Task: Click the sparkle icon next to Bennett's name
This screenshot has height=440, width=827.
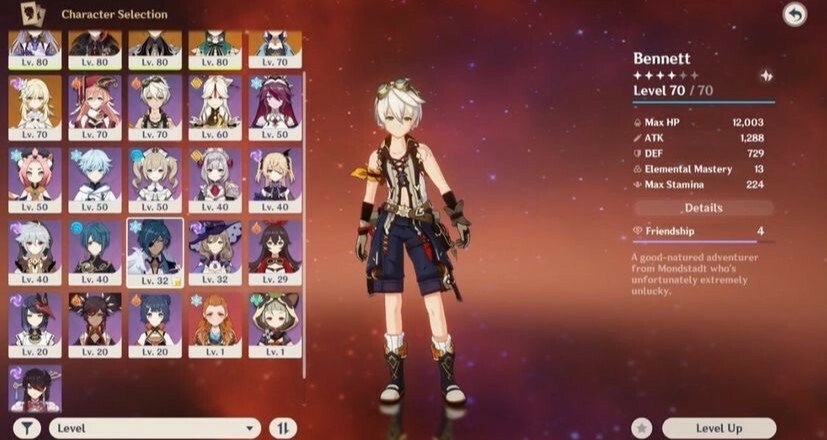Action: pyautogui.click(x=766, y=75)
